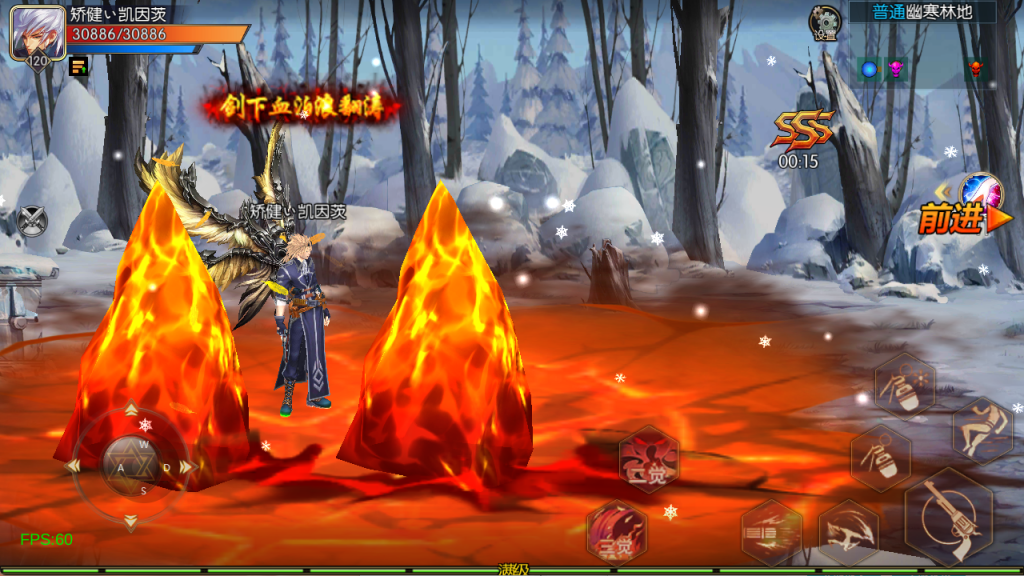
Task: Select the blue orb room marker on minimap
Action: point(868,69)
